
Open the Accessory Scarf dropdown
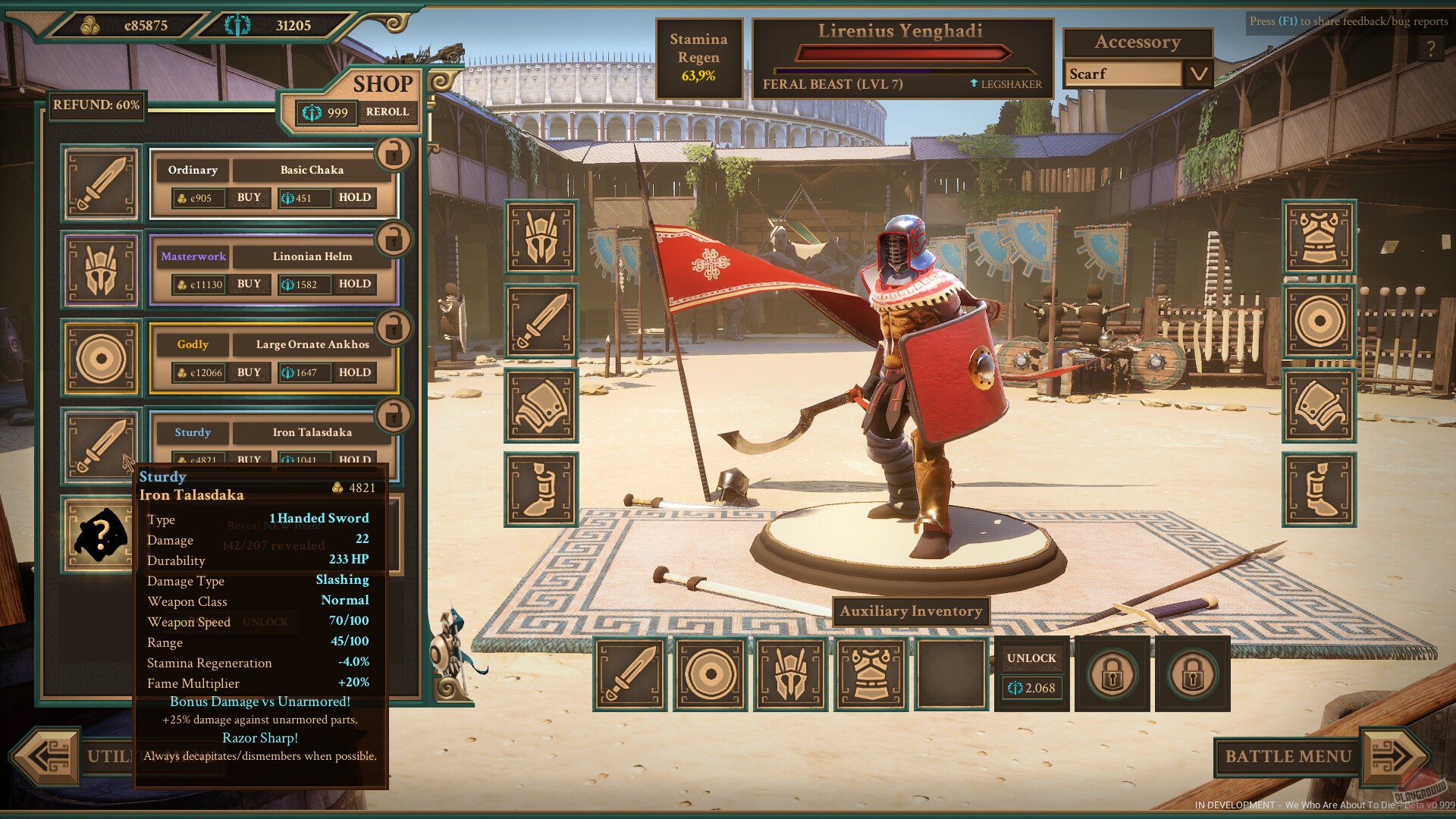click(1198, 74)
